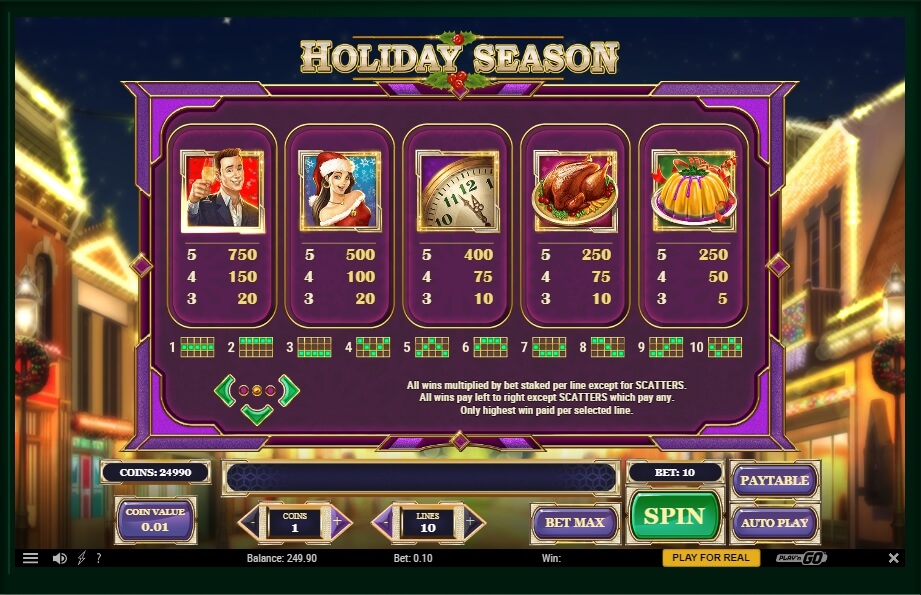Close the game with the bottom-bar X

[x=893, y=558]
